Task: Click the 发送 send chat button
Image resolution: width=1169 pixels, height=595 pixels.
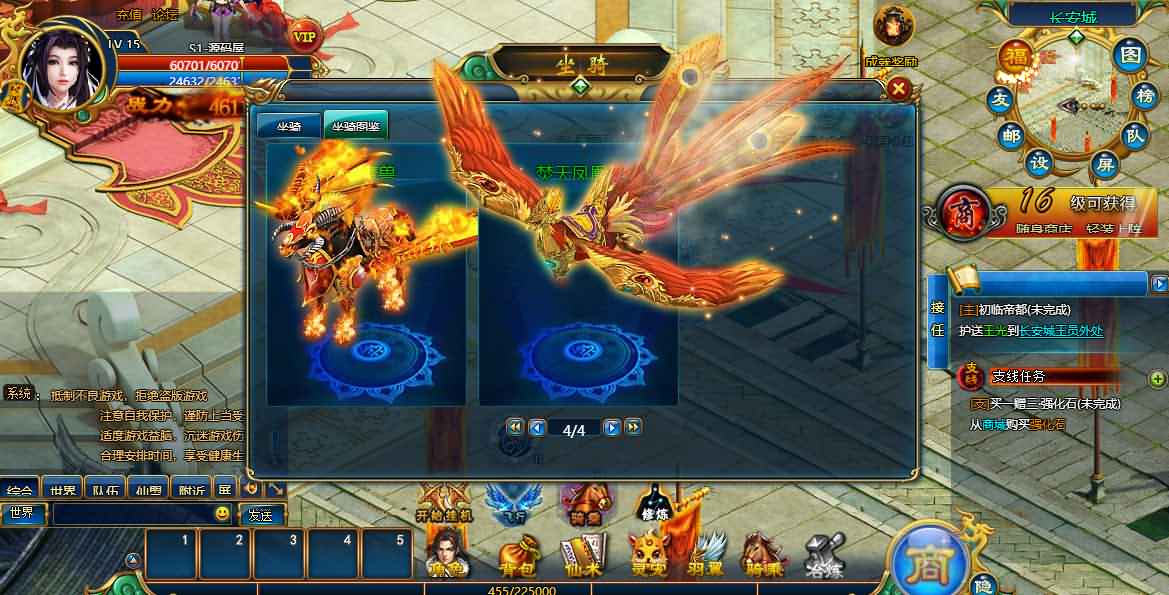Action: pyautogui.click(x=260, y=515)
